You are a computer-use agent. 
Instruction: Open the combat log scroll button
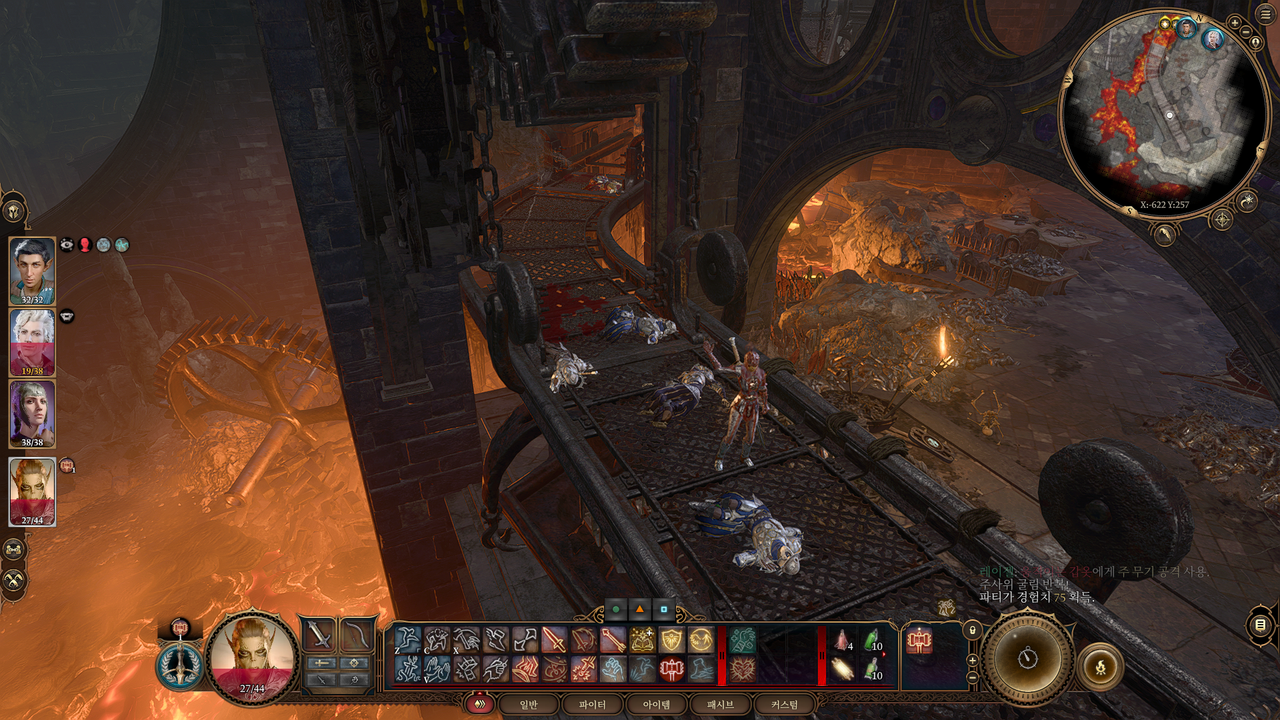[x=1260, y=626]
